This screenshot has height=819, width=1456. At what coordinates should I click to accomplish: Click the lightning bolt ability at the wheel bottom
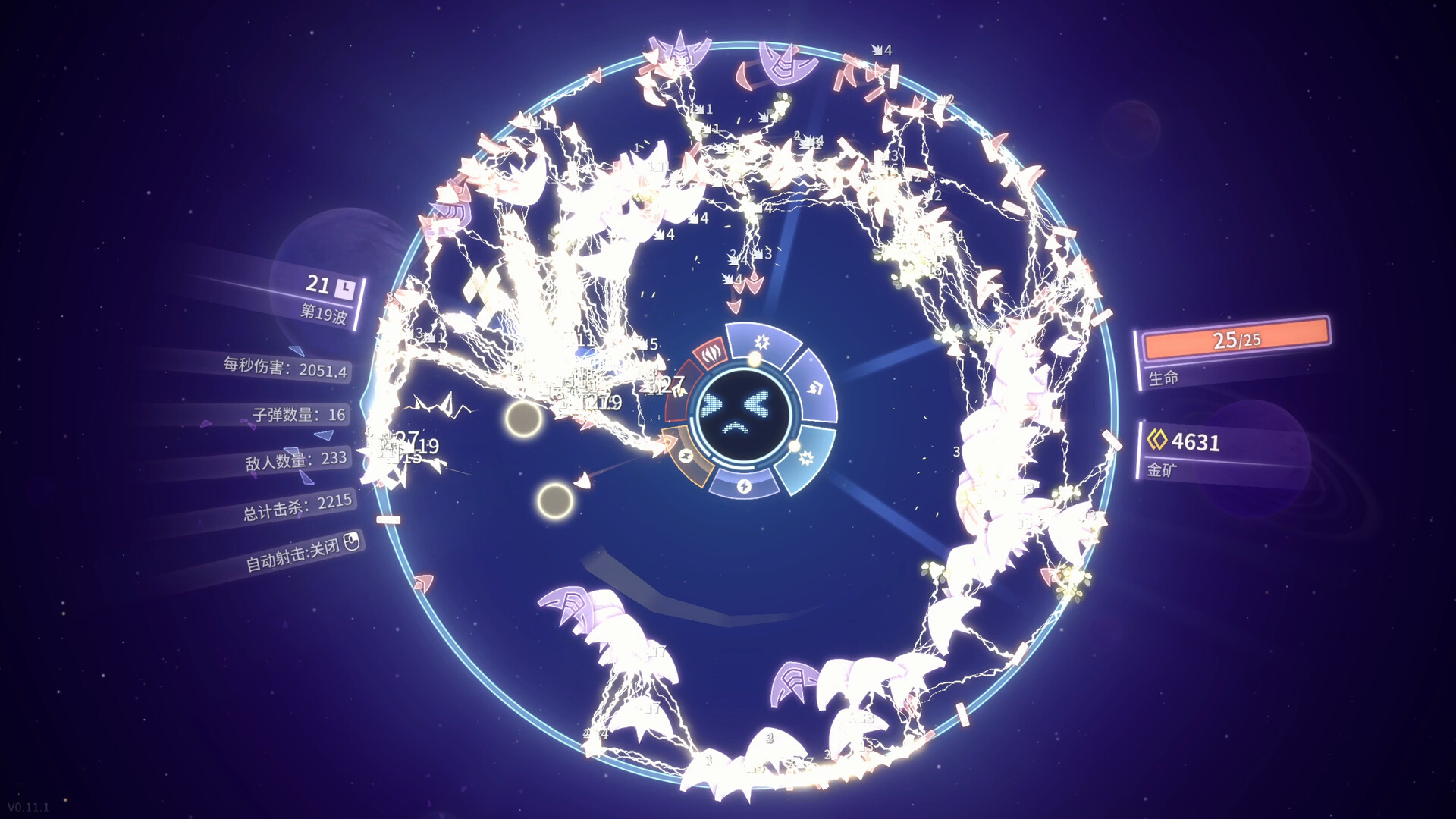745,486
